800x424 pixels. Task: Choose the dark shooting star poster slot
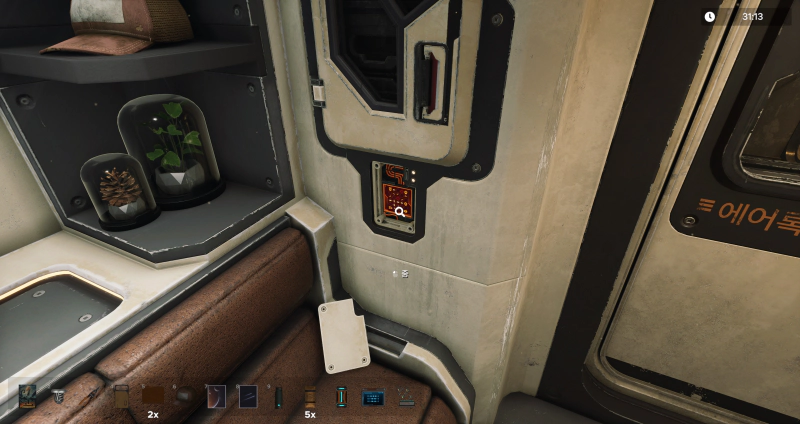click(247, 396)
